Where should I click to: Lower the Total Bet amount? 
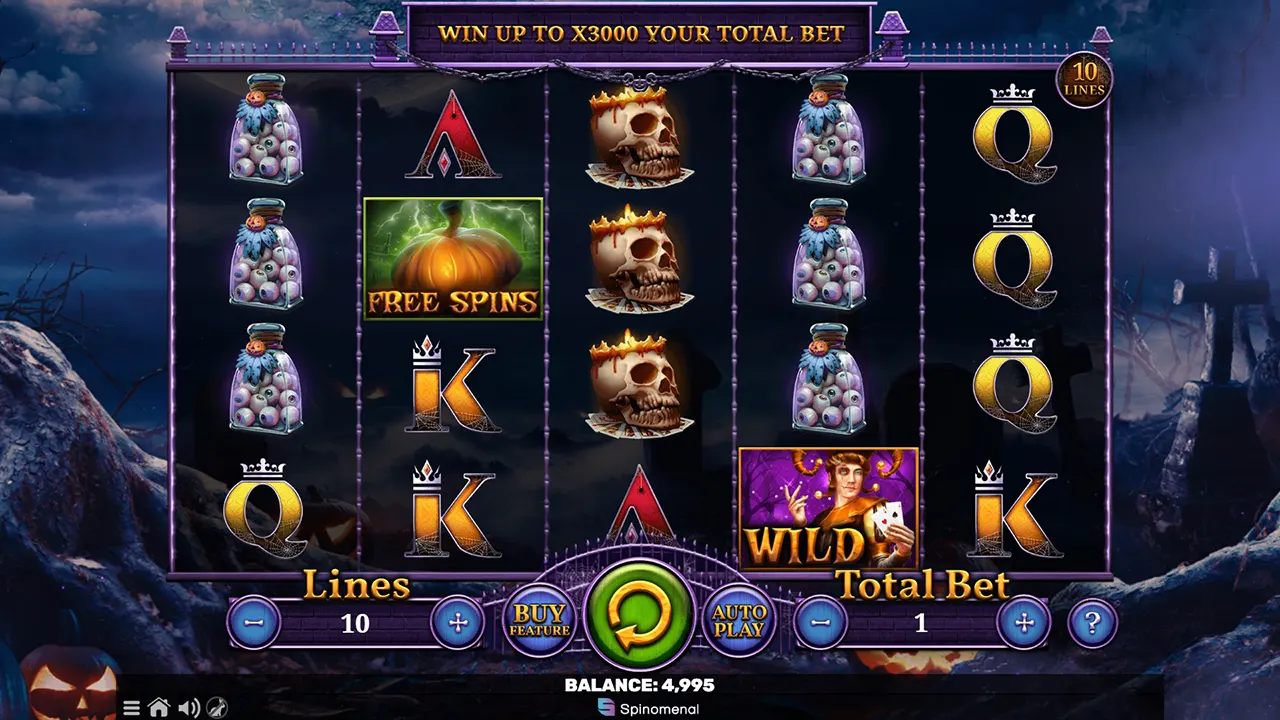coord(820,623)
